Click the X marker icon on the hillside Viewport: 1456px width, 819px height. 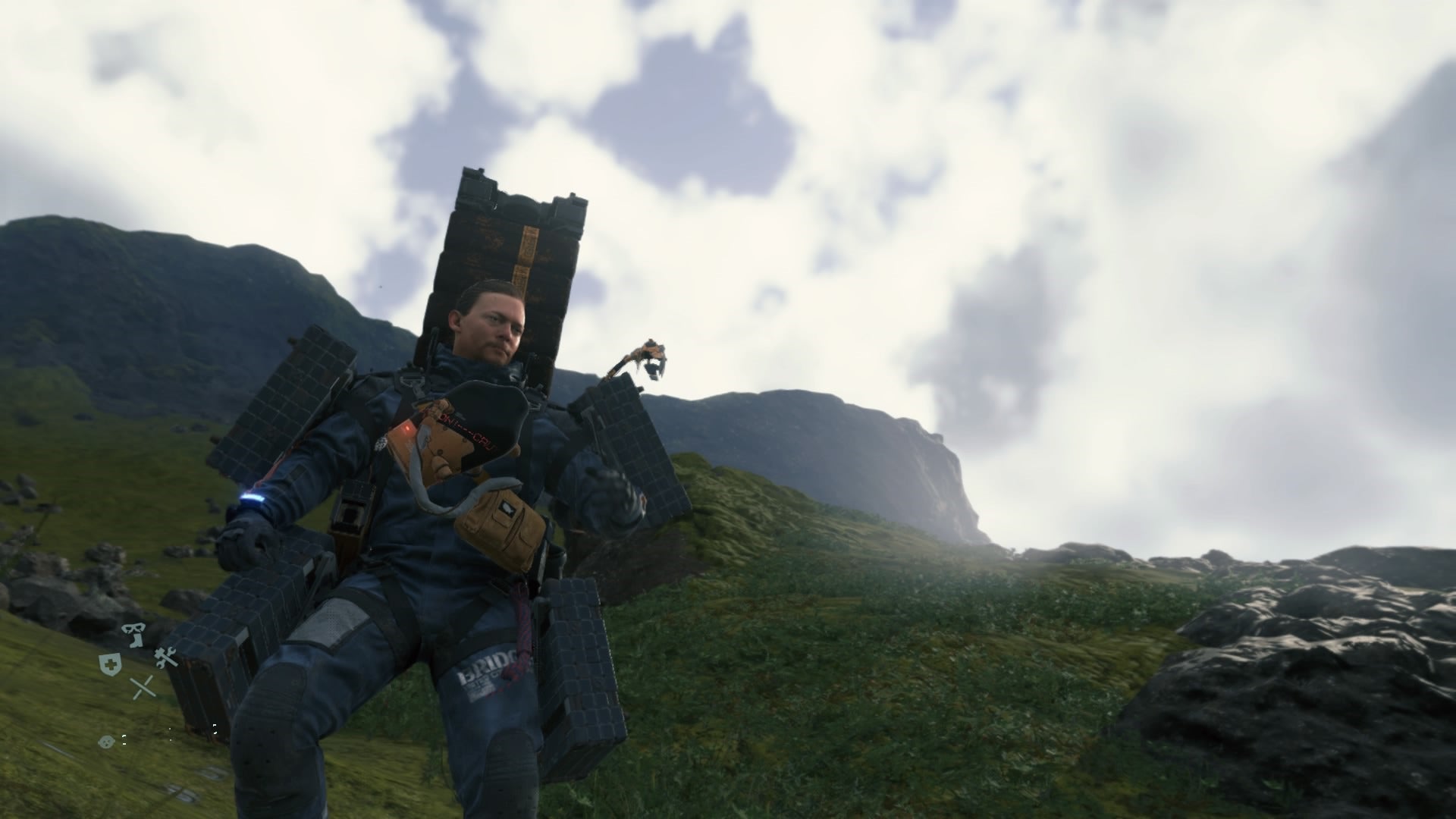tap(143, 689)
